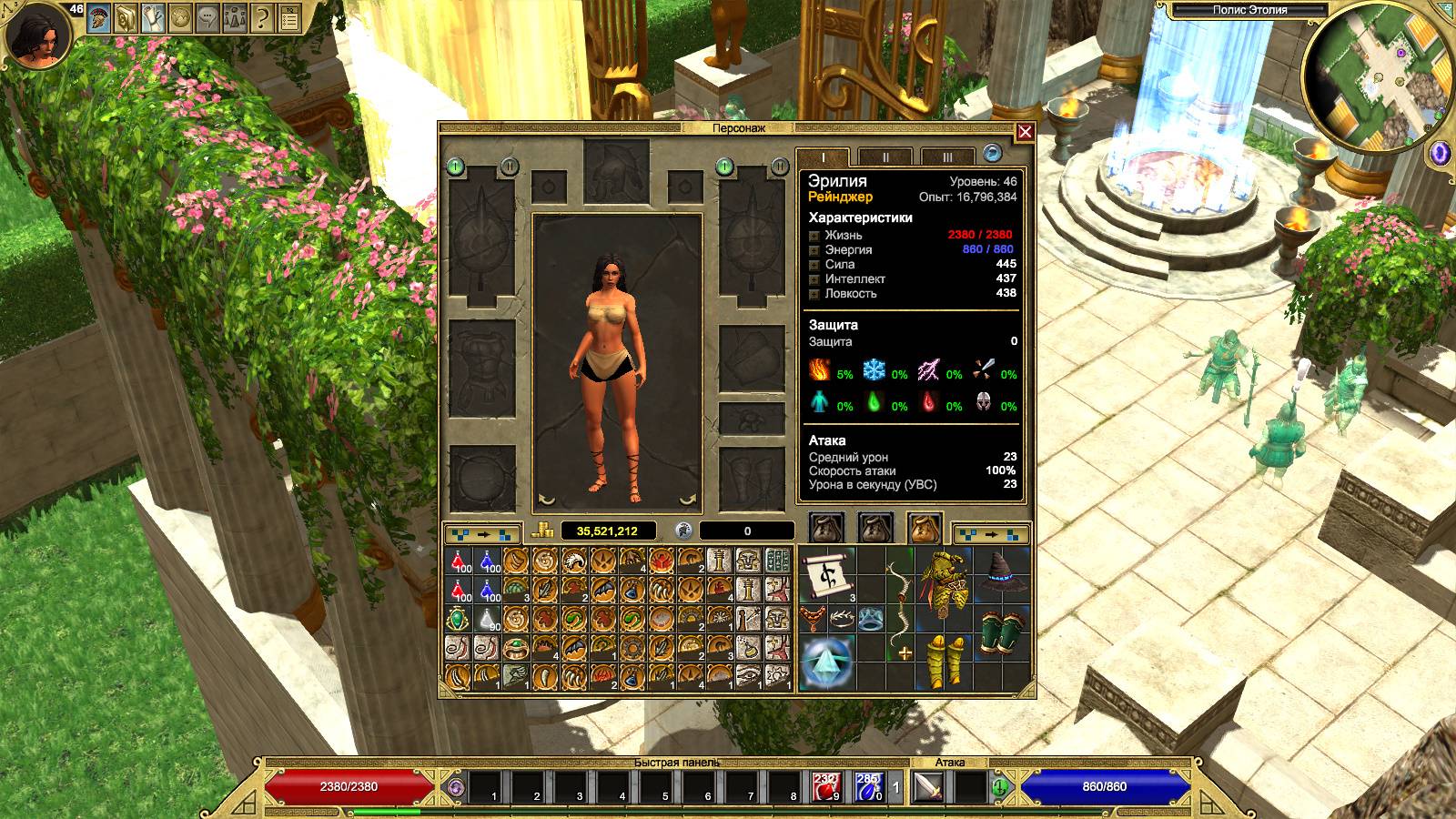Open the TQ list menu icon
Image resolution: width=1456 pixels, height=819 pixels.
pyautogui.click(x=289, y=17)
